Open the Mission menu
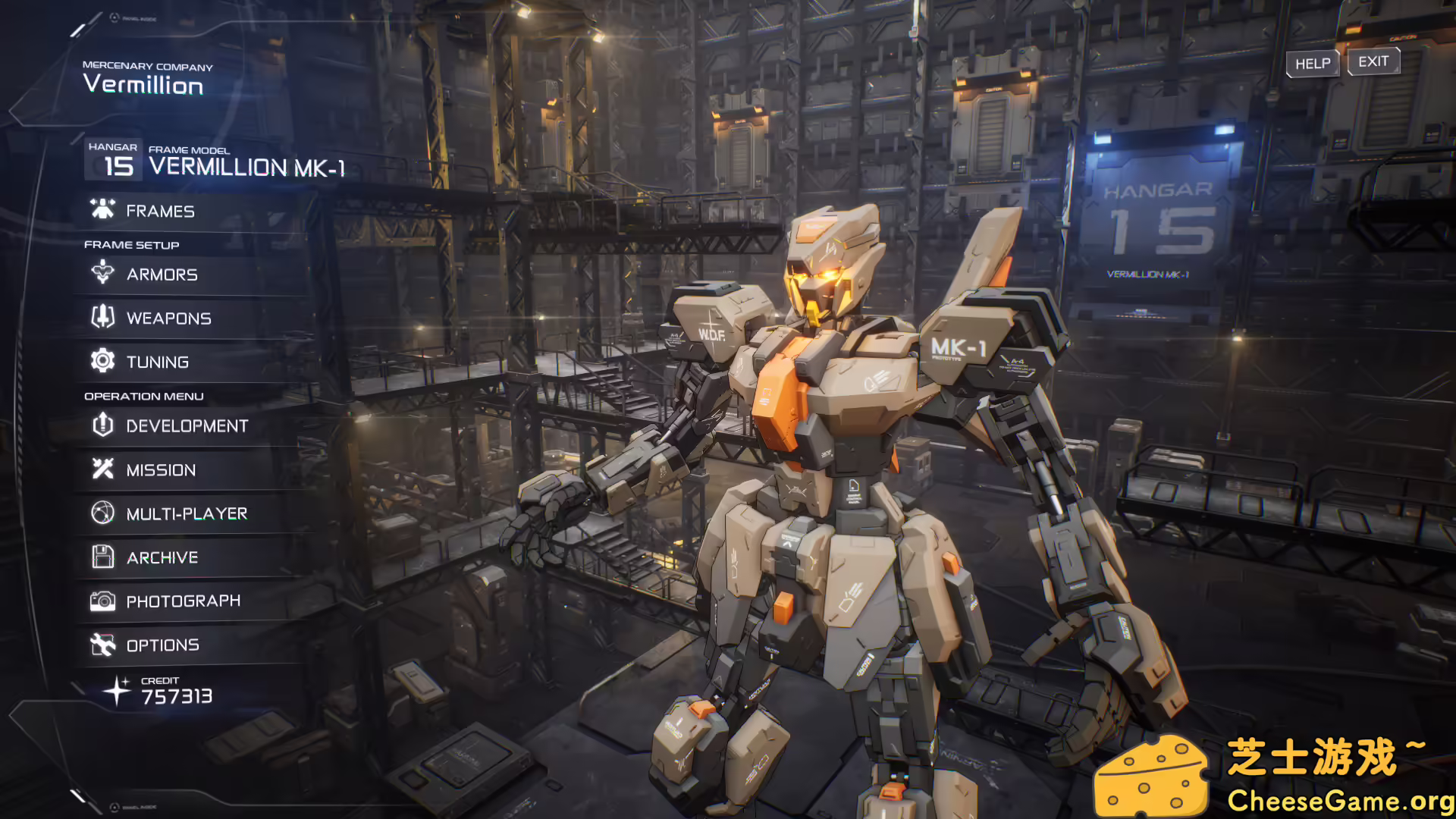The image size is (1456, 819). [x=161, y=470]
